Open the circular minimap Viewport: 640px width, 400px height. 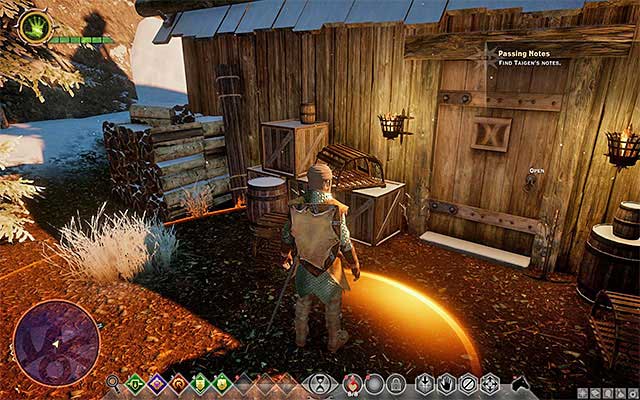point(57,343)
